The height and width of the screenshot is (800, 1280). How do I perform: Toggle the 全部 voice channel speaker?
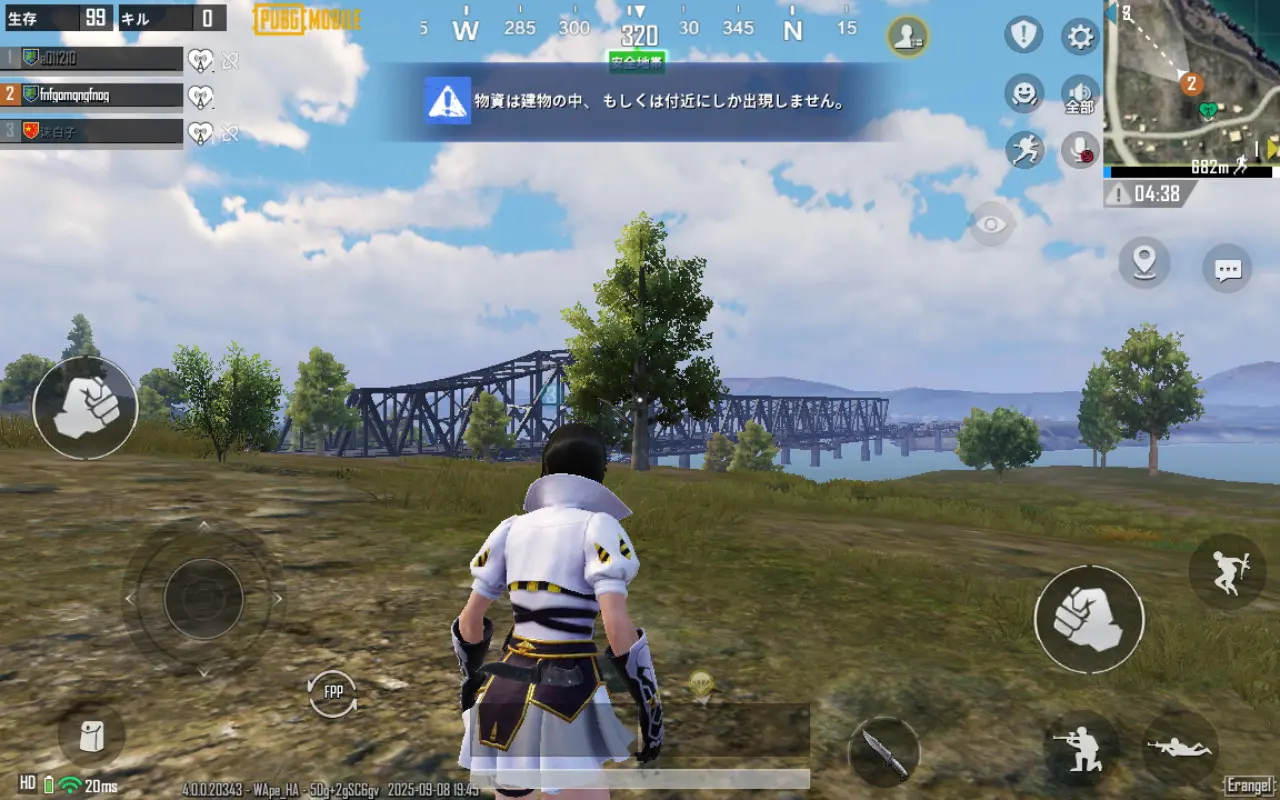[1078, 92]
